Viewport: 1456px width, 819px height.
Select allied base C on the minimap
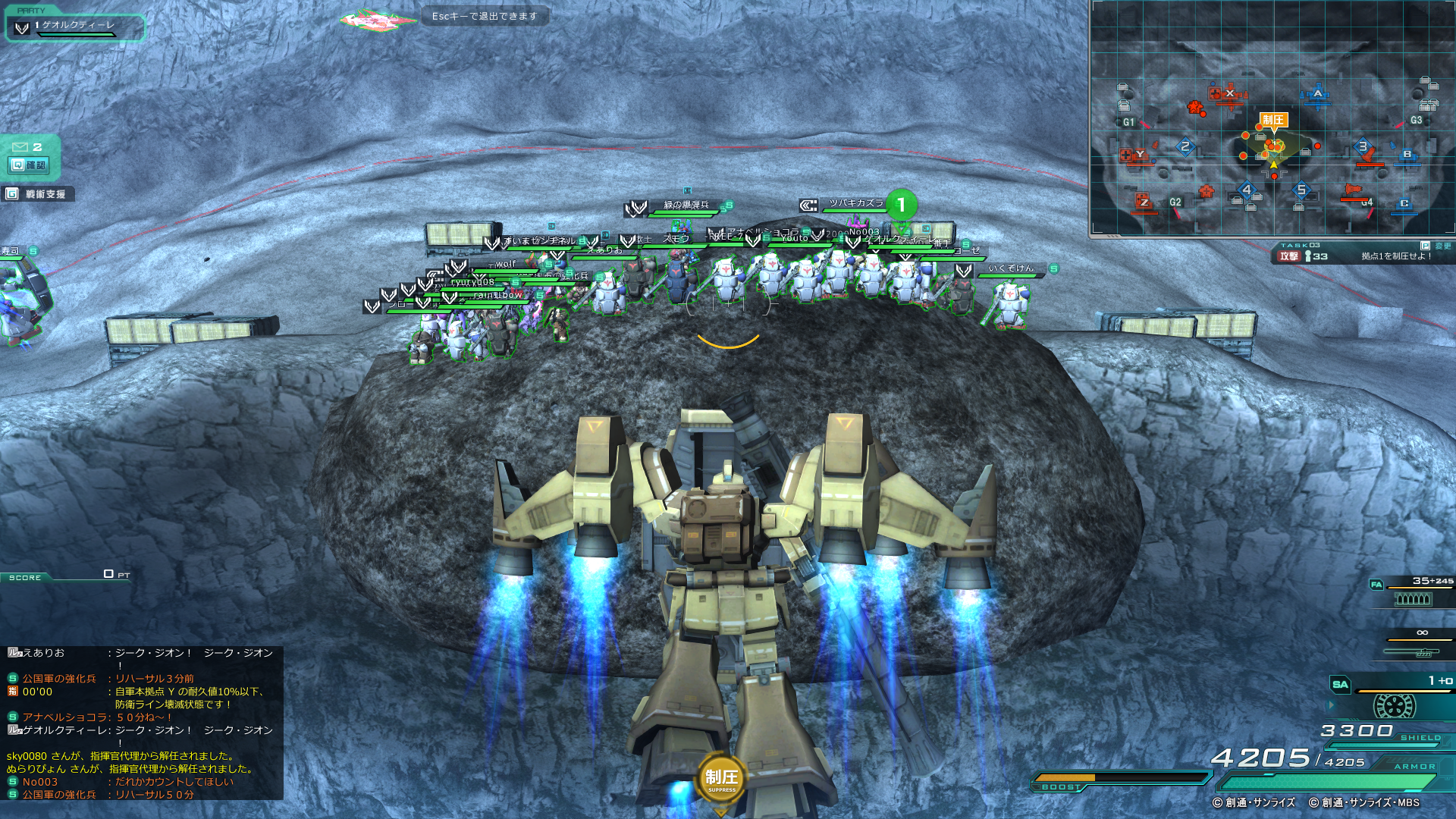(x=1404, y=203)
